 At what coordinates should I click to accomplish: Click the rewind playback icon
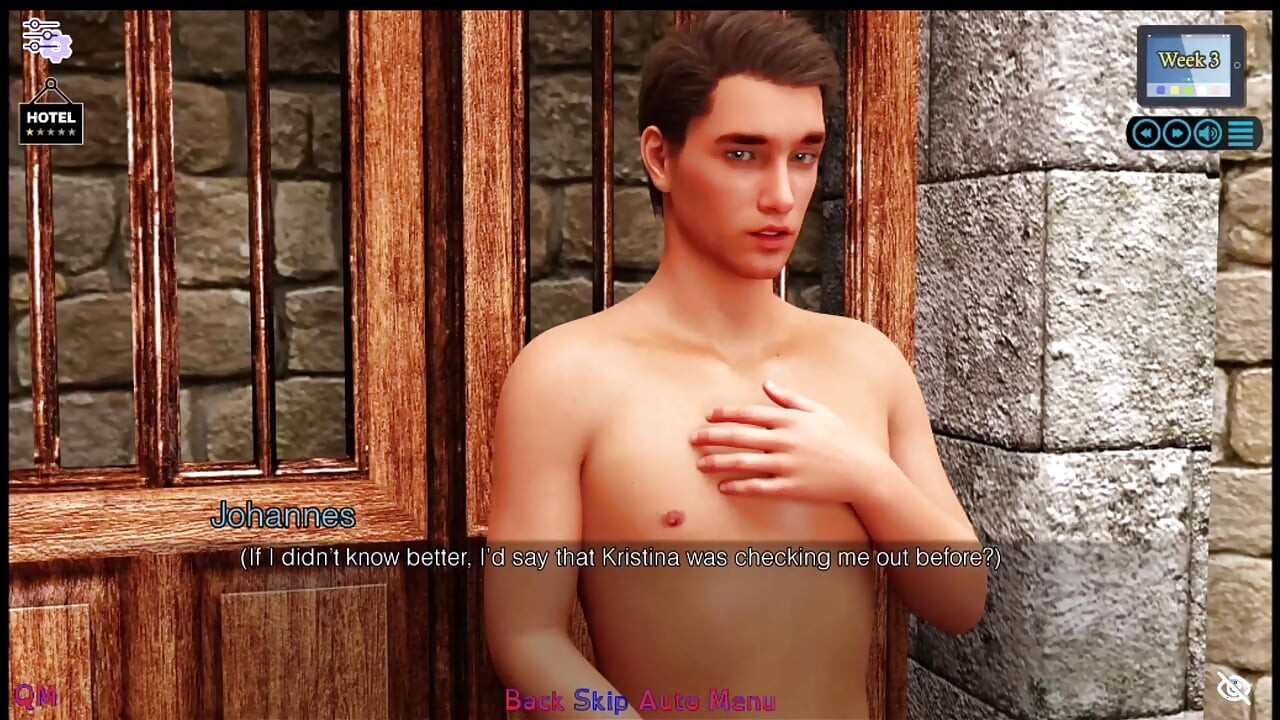click(x=1146, y=132)
